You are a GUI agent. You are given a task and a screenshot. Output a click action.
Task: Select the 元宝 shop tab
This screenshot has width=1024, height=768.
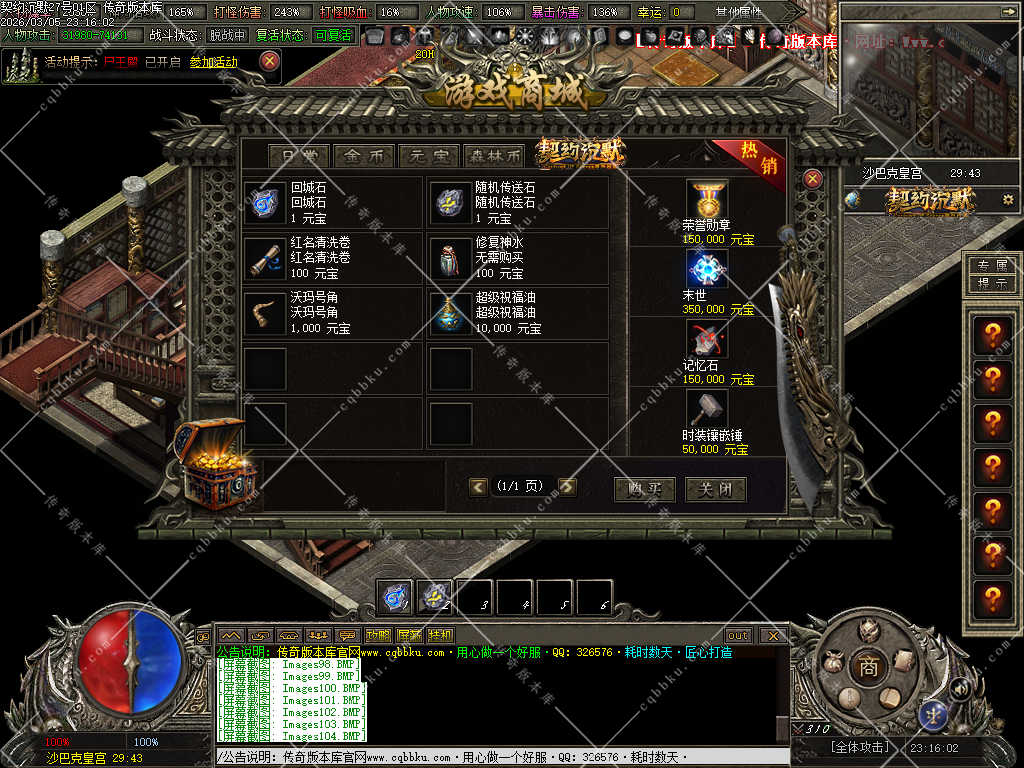428,156
